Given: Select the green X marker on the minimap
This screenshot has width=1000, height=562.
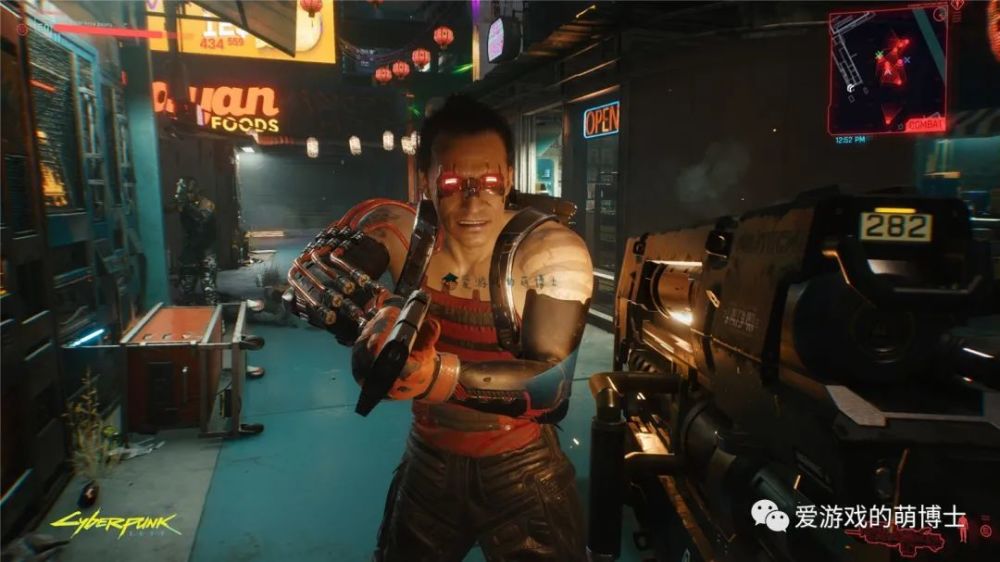Looking at the screenshot, I should click(879, 54).
